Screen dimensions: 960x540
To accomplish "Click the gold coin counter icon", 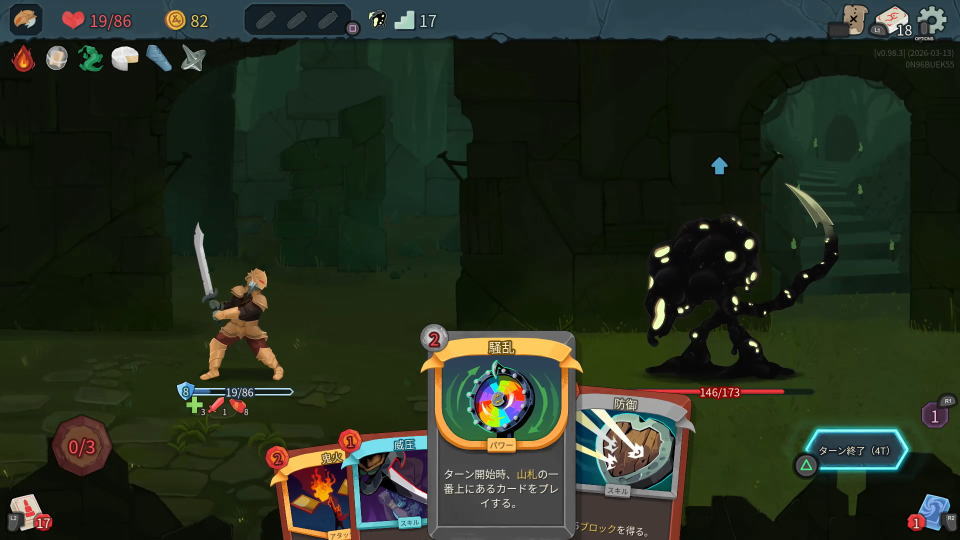I will pyautogui.click(x=175, y=20).
